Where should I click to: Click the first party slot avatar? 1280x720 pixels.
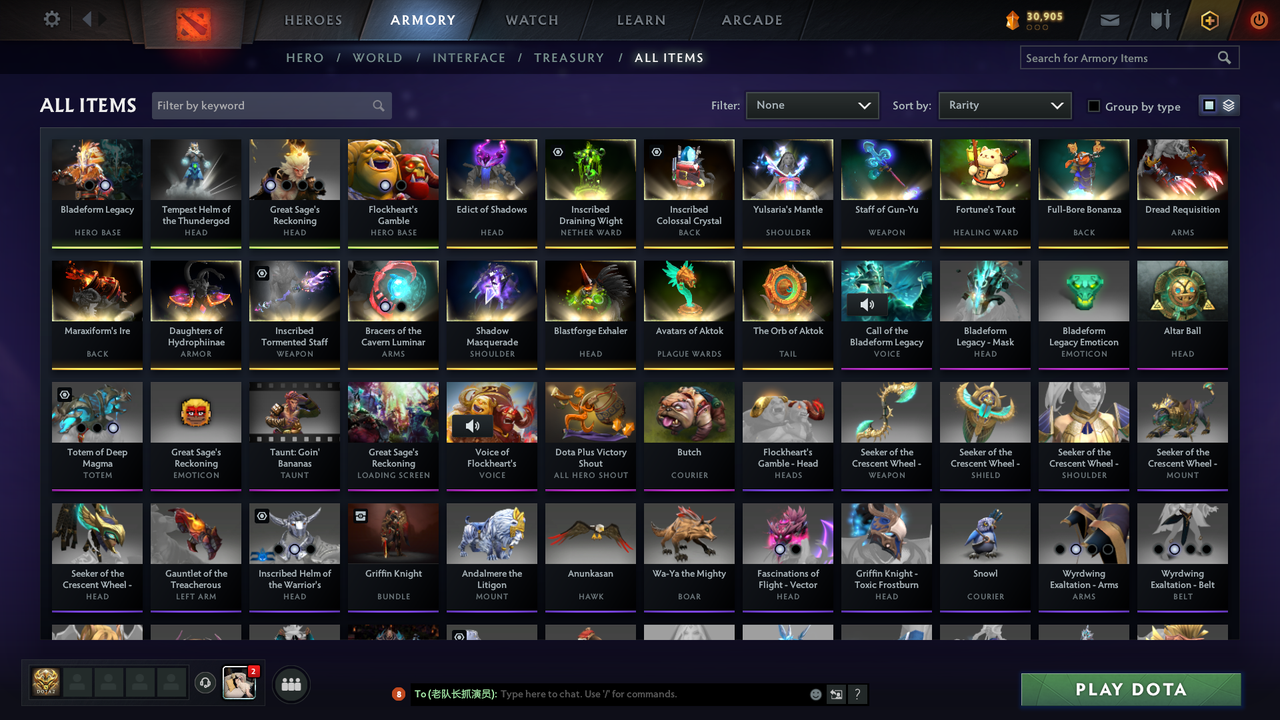point(45,682)
